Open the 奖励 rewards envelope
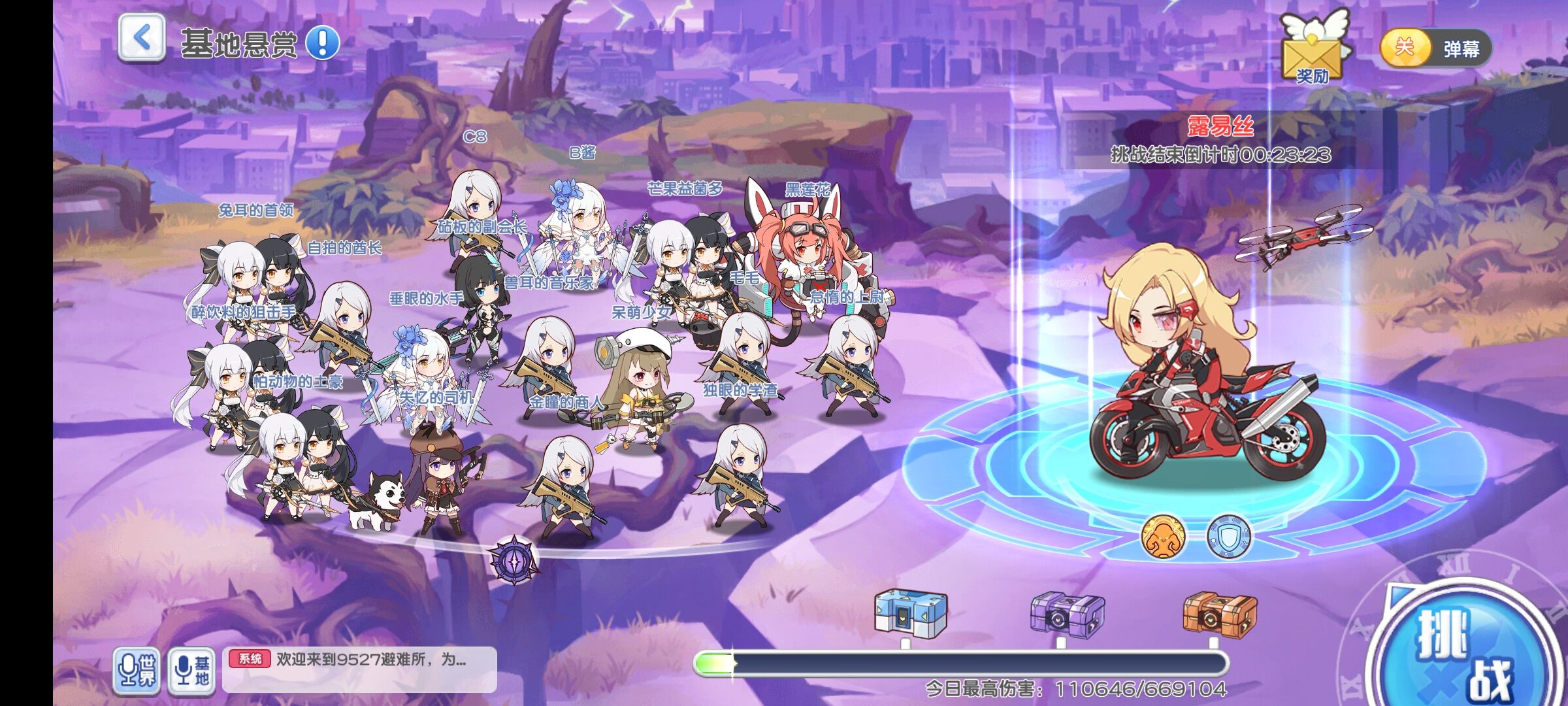The height and width of the screenshot is (706, 1568). (x=1313, y=48)
